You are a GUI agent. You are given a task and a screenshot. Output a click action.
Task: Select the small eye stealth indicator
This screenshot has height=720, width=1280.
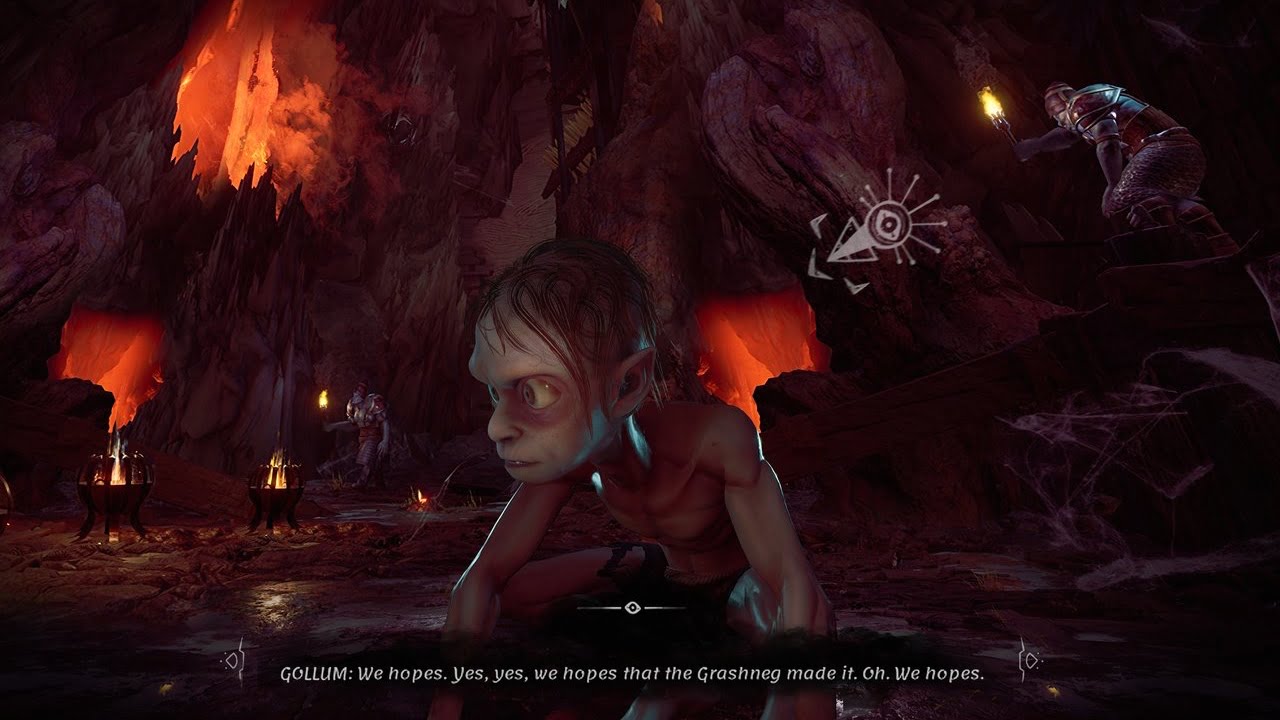pyautogui.click(x=631, y=607)
